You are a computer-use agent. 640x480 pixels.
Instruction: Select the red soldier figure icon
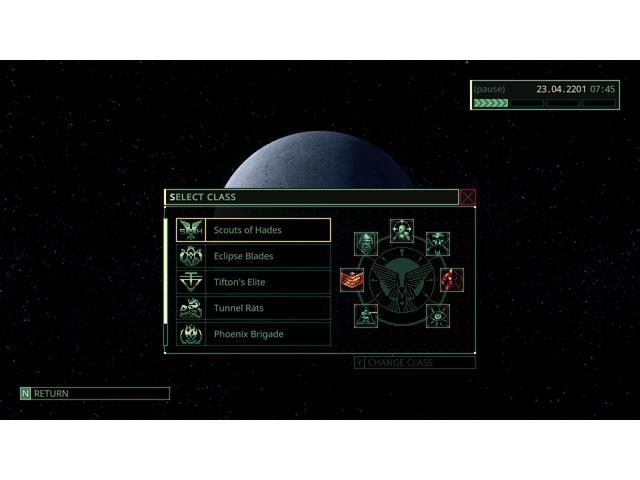(452, 279)
